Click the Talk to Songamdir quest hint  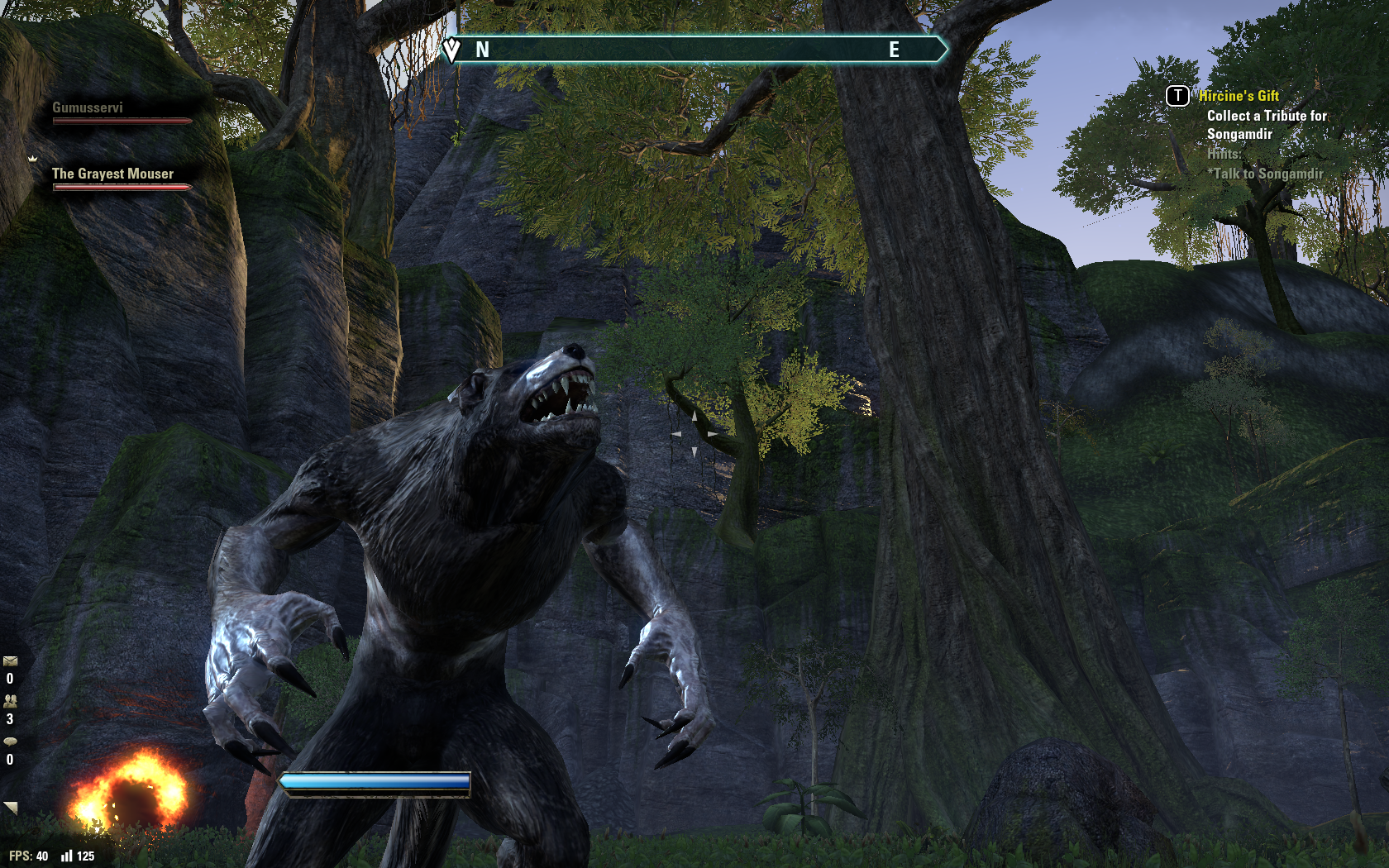tap(1267, 174)
